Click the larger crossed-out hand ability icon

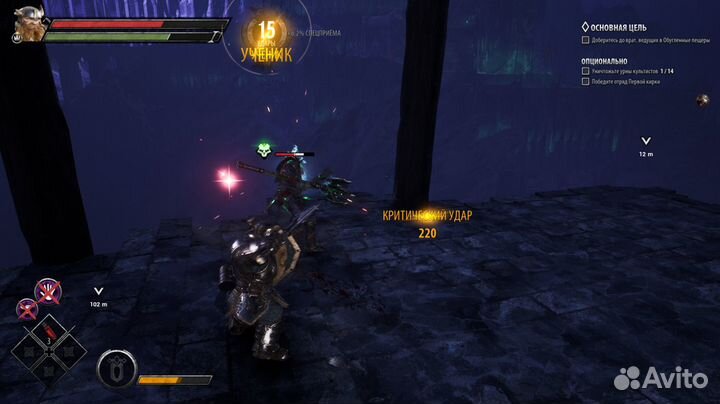pos(47,292)
